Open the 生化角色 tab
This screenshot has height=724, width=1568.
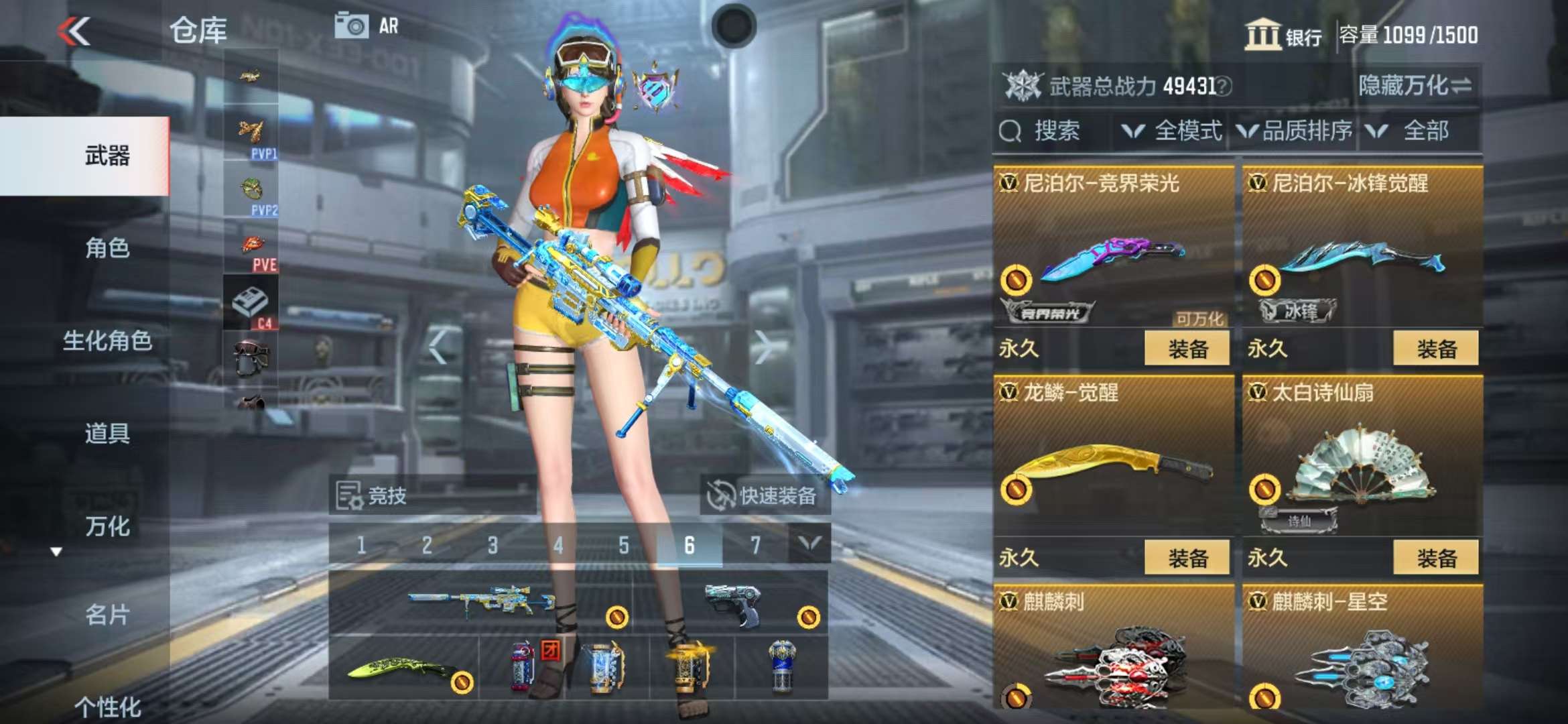(x=107, y=341)
